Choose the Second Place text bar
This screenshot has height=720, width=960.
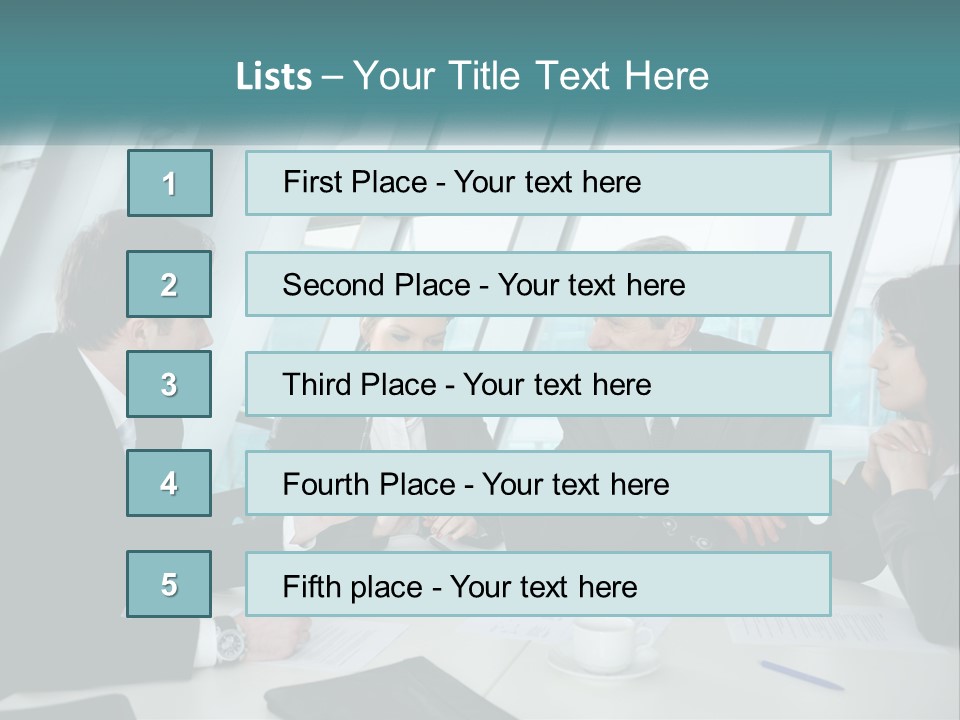(538, 284)
